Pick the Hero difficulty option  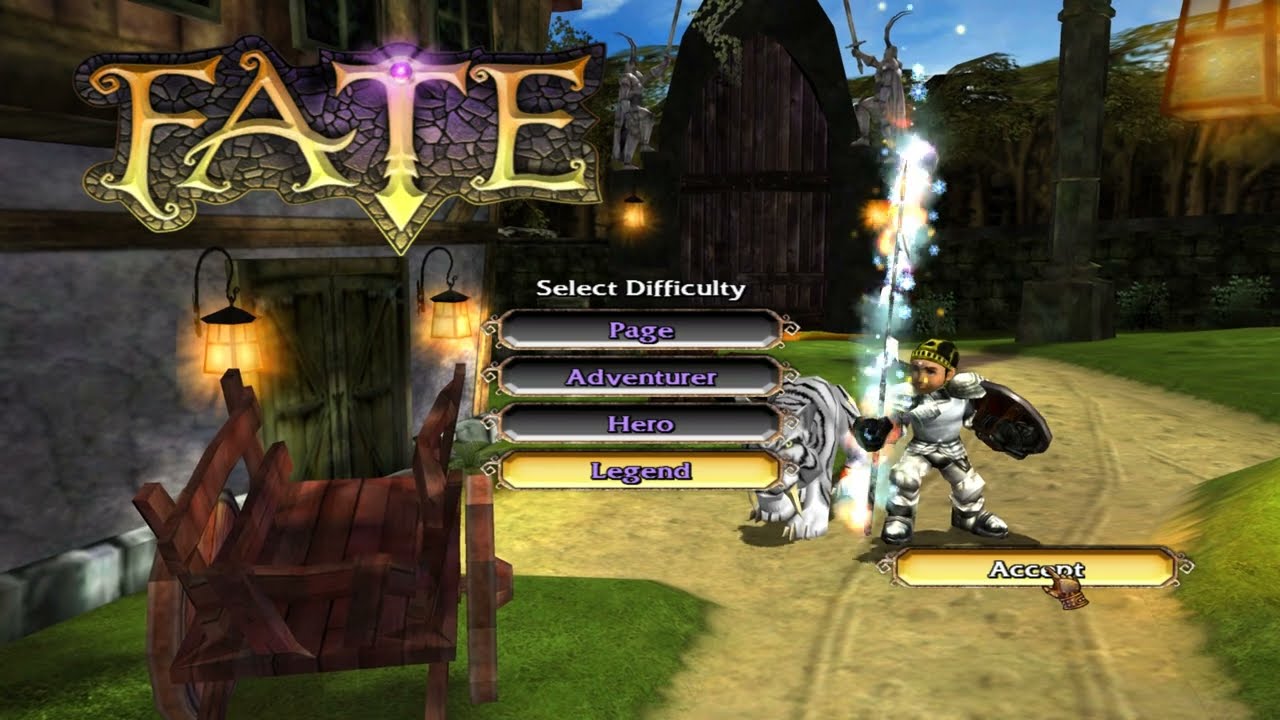pos(640,424)
